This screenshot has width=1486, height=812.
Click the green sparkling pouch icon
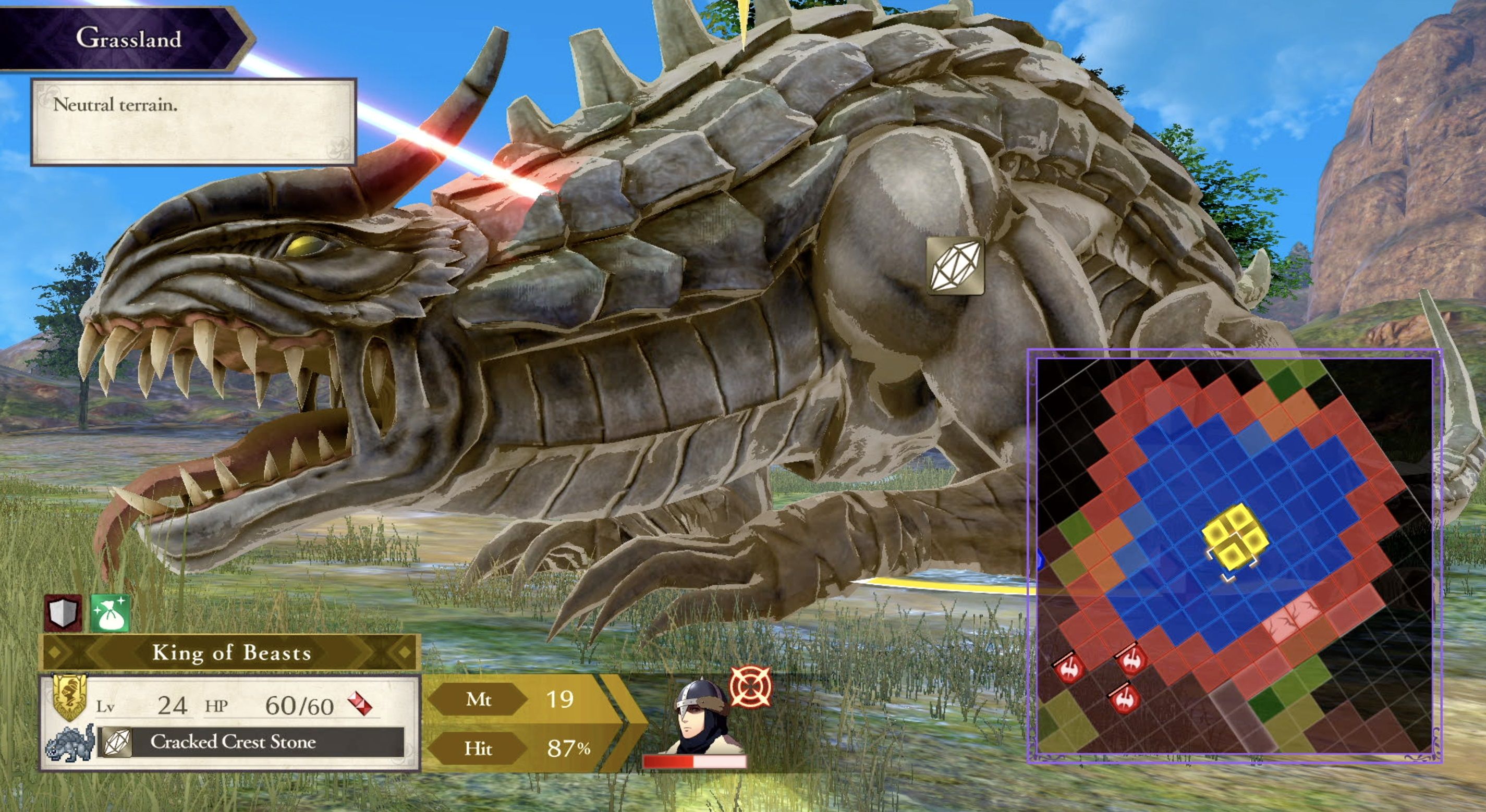click(110, 613)
